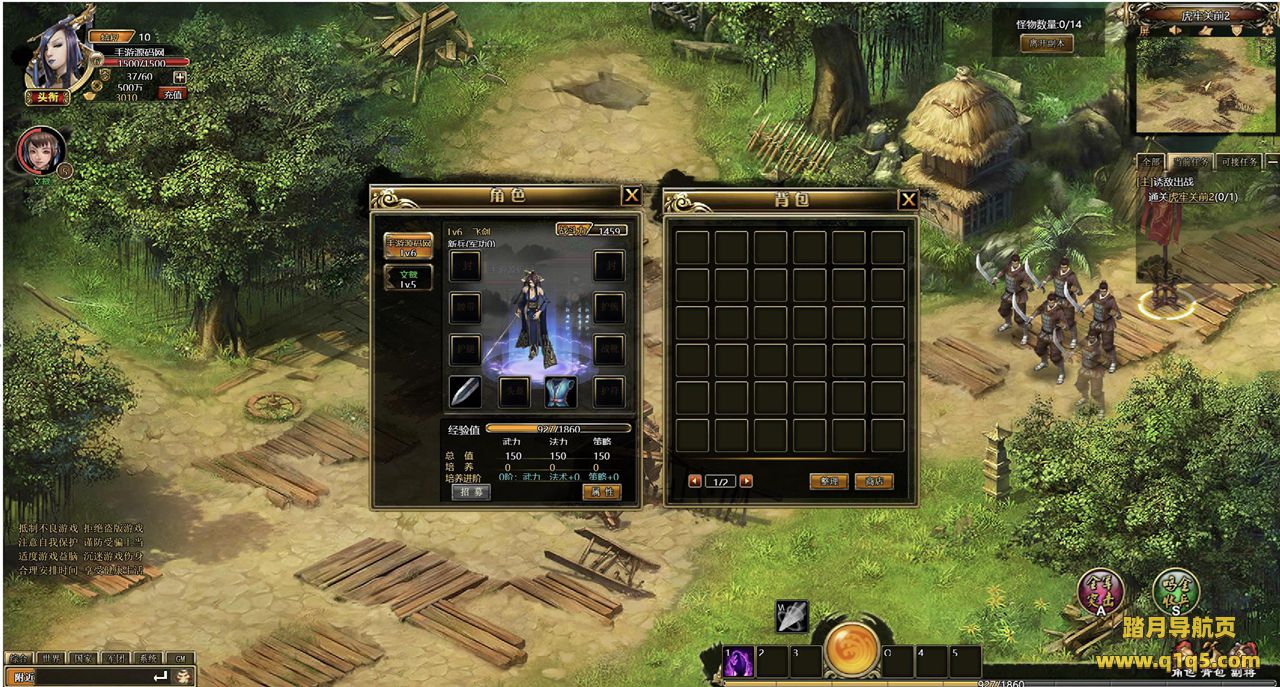Select the 文鸯 Lv5 character tab
1280x687 pixels.
pos(408,278)
